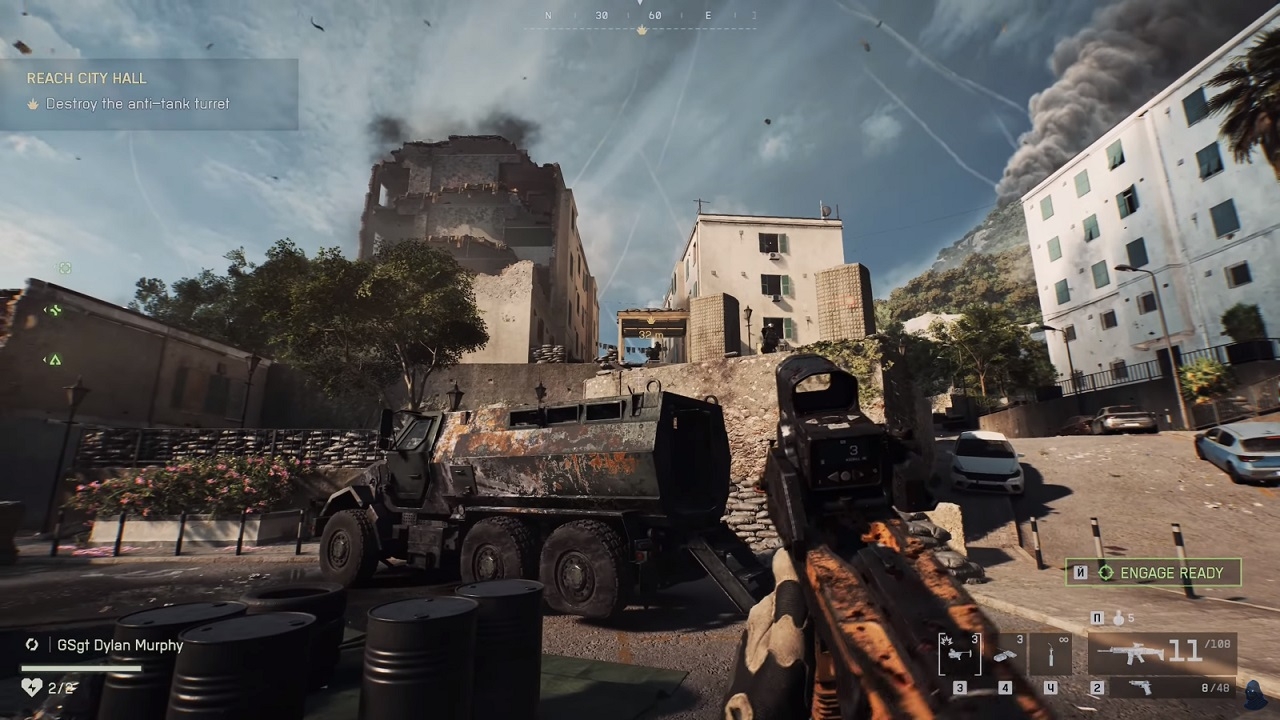Click the objective distance marker reading 32 m
Image resolution: width=1280 pixels, height=720 pixels.
coord(651,334)
